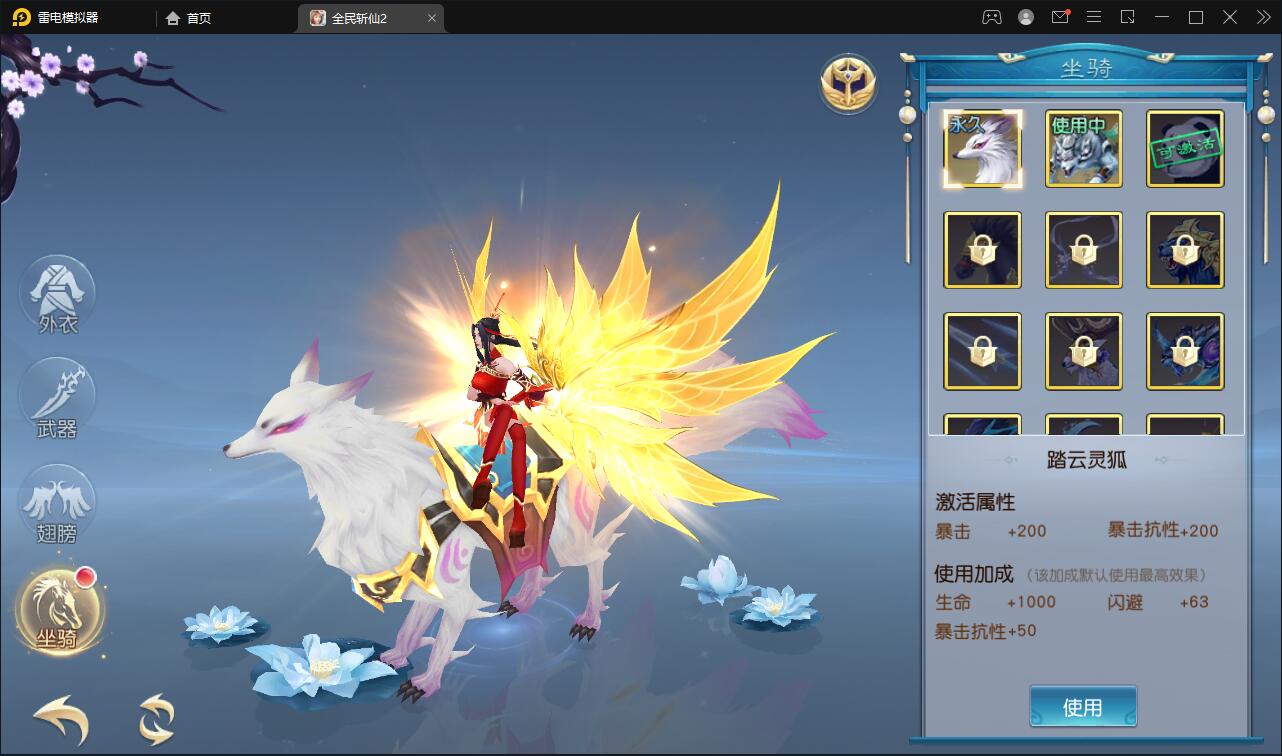Select the 全民斩仙2 game tab
Viewport: 1282px width, 756px height.
(x=362, y=17)
